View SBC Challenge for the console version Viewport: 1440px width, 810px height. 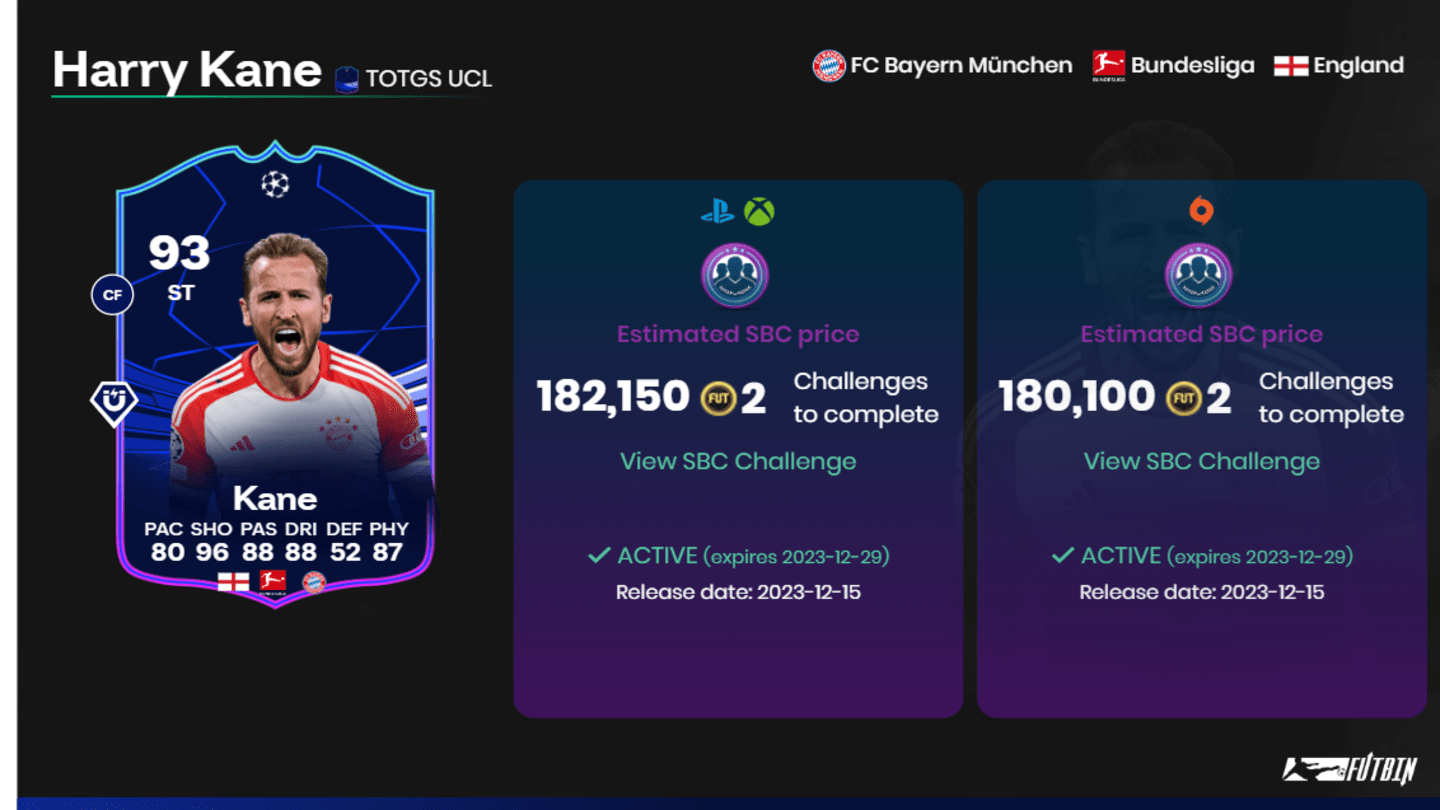(738, 461)
